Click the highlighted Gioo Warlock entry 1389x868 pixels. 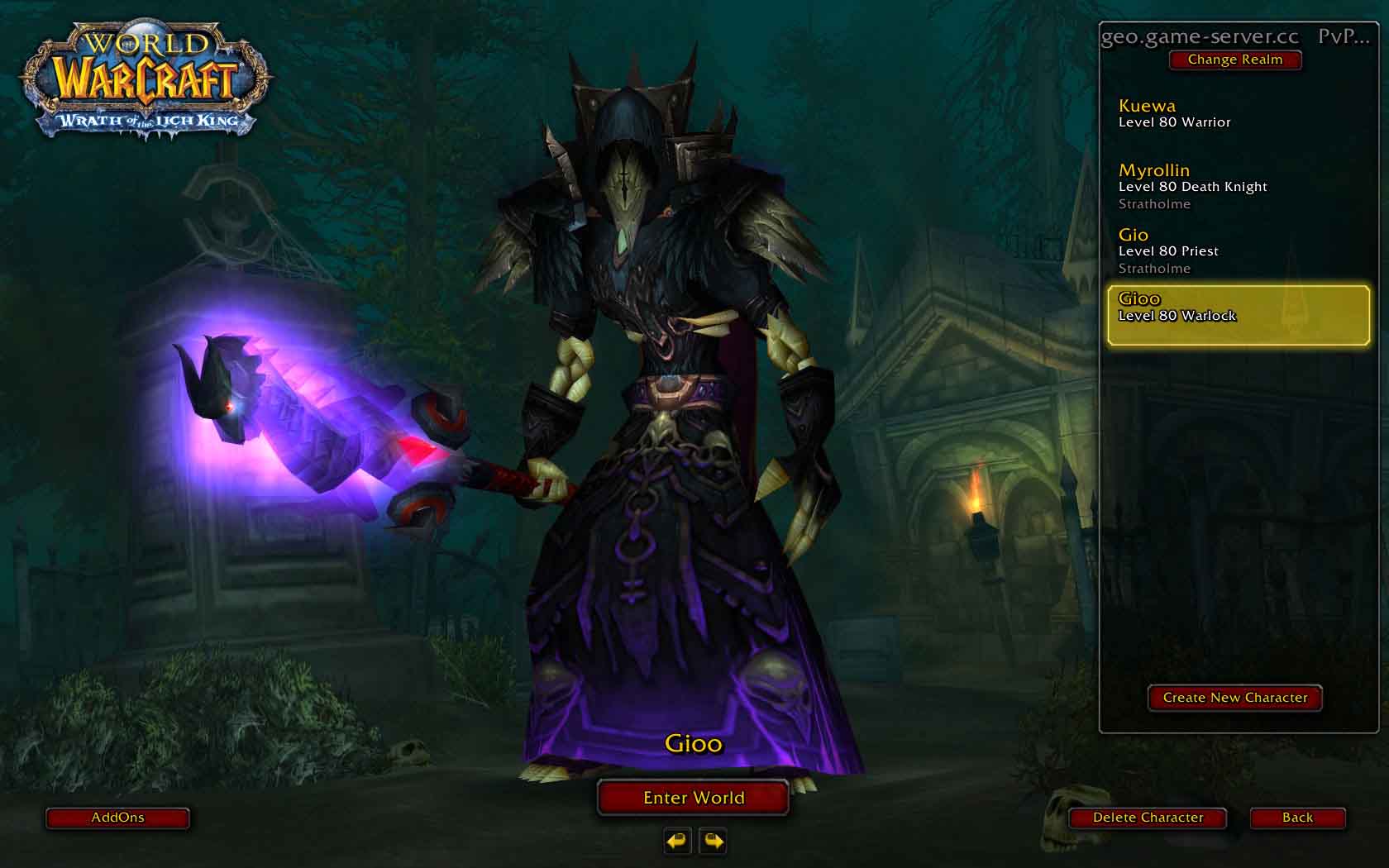(x=1237, y=315)
